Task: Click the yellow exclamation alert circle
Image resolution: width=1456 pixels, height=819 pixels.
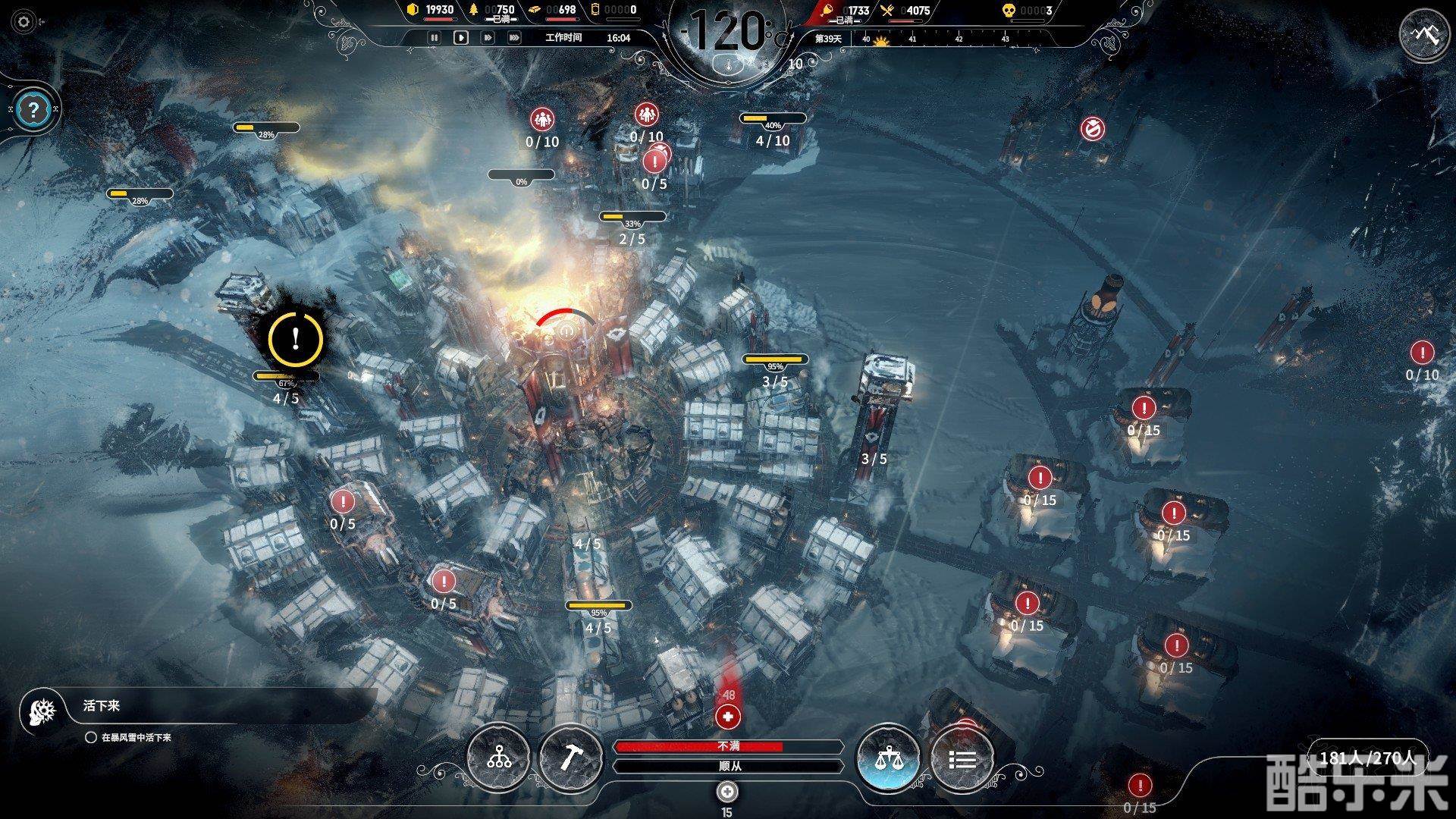Action: 295,338
